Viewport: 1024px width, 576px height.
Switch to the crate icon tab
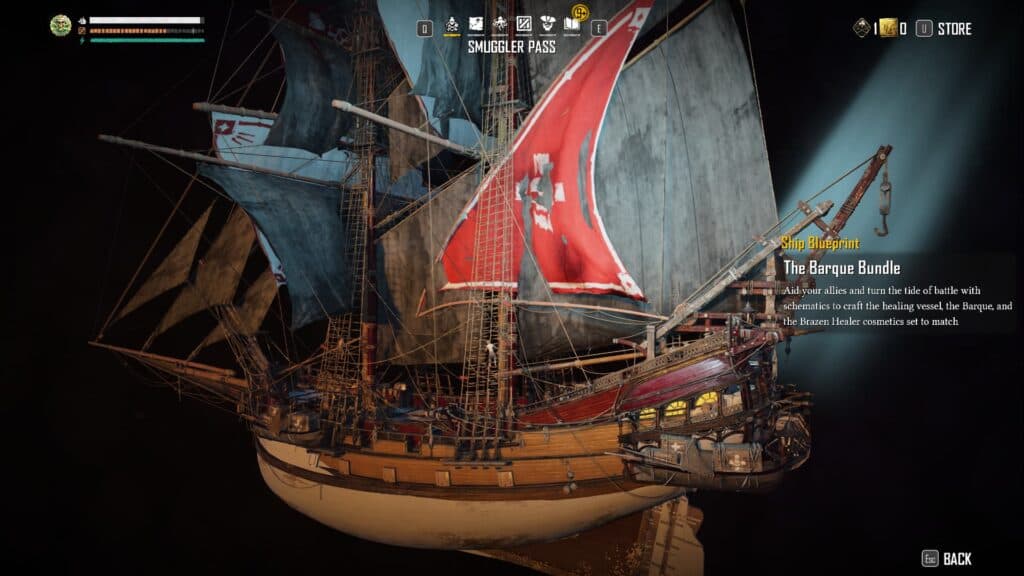click(524, 24)
